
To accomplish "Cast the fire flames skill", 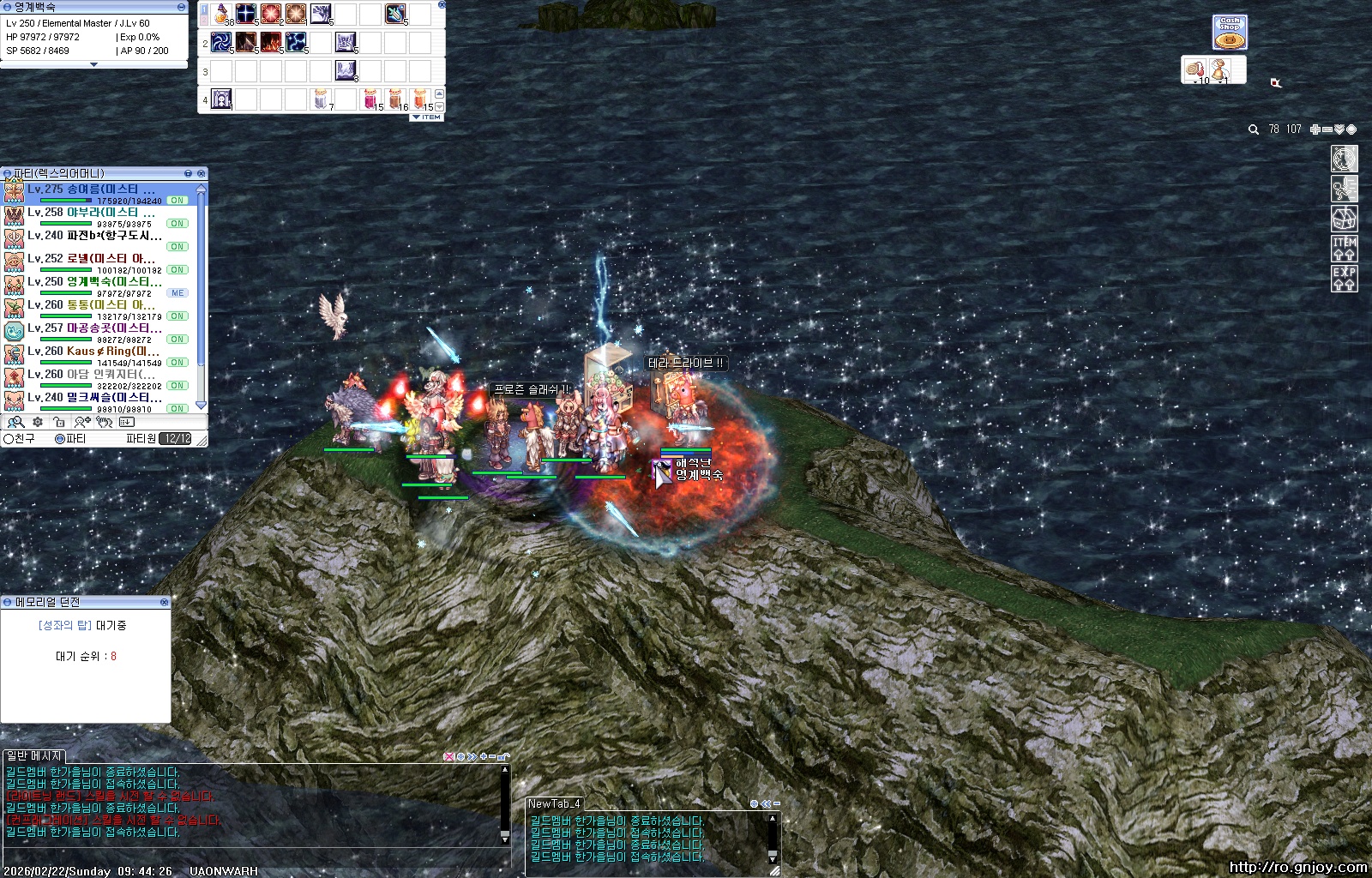I will click(x=271, y=41).
